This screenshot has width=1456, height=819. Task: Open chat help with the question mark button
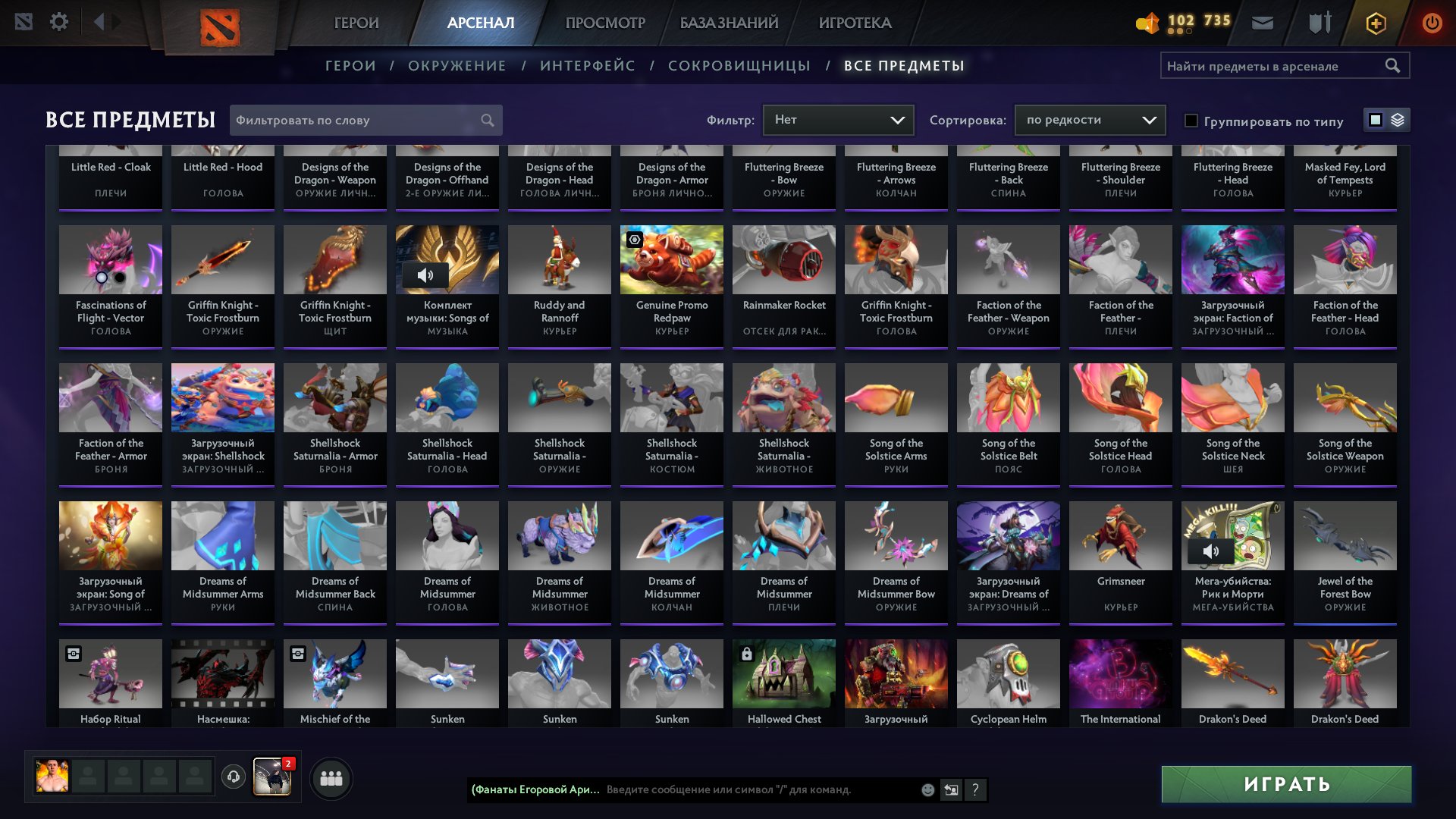(x=974, y=789)
